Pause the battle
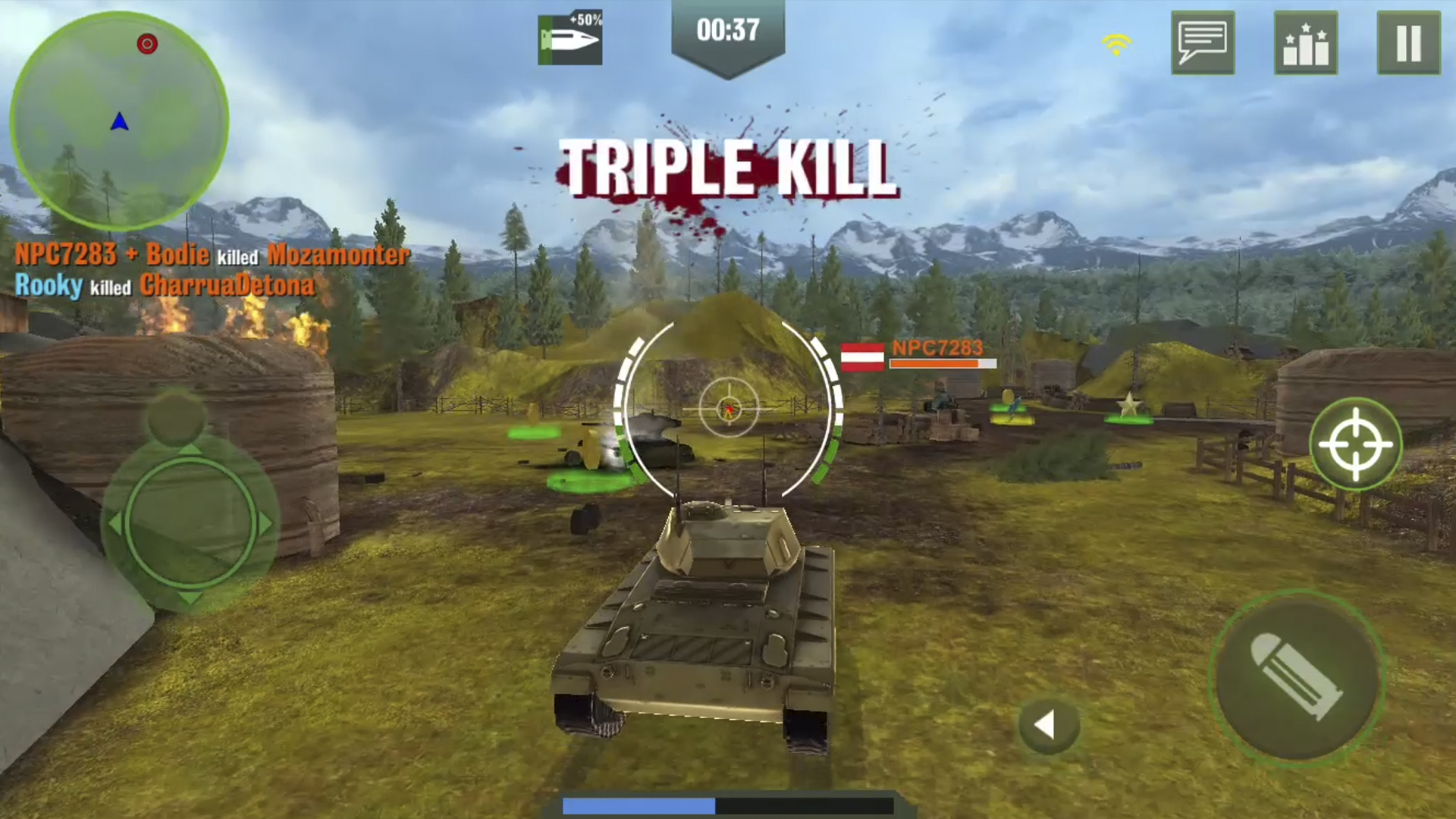Screen dimensions: 1456x819 pos(1408,43)
